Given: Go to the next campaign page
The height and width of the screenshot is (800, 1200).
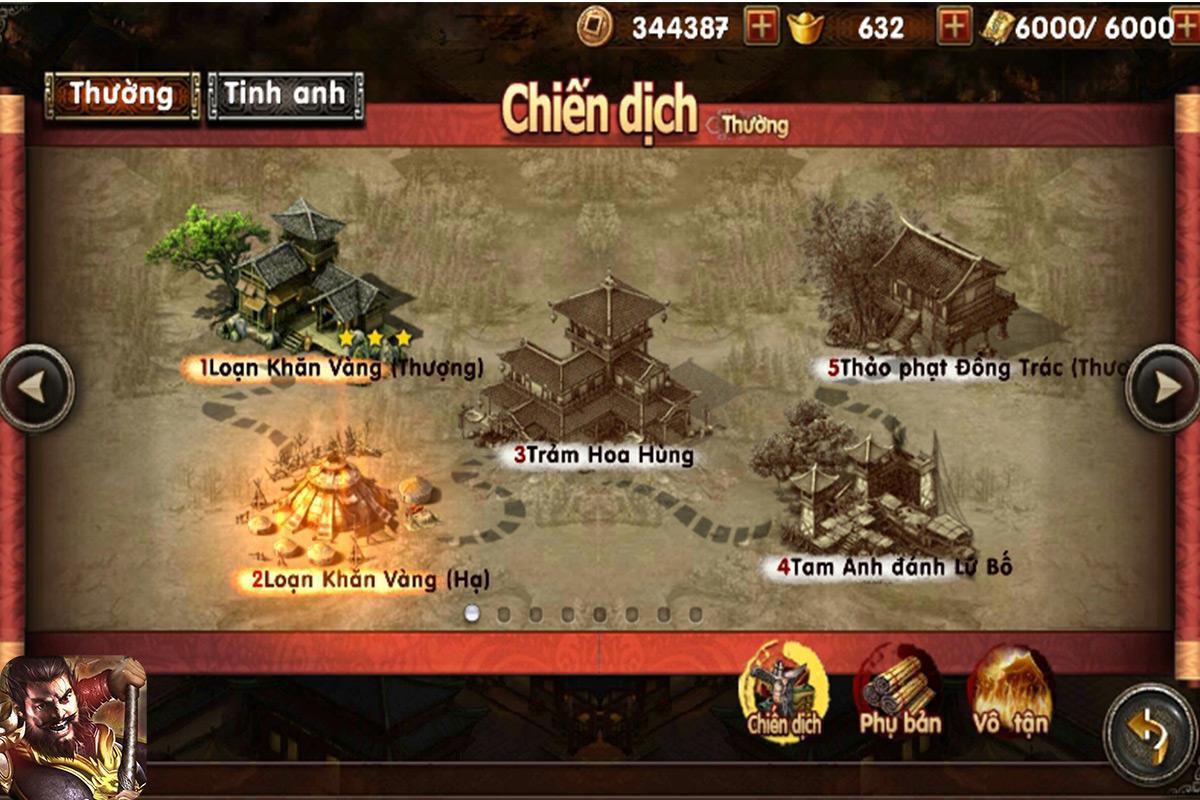Looking at the screenshot, I should [x=1163, y=388].
